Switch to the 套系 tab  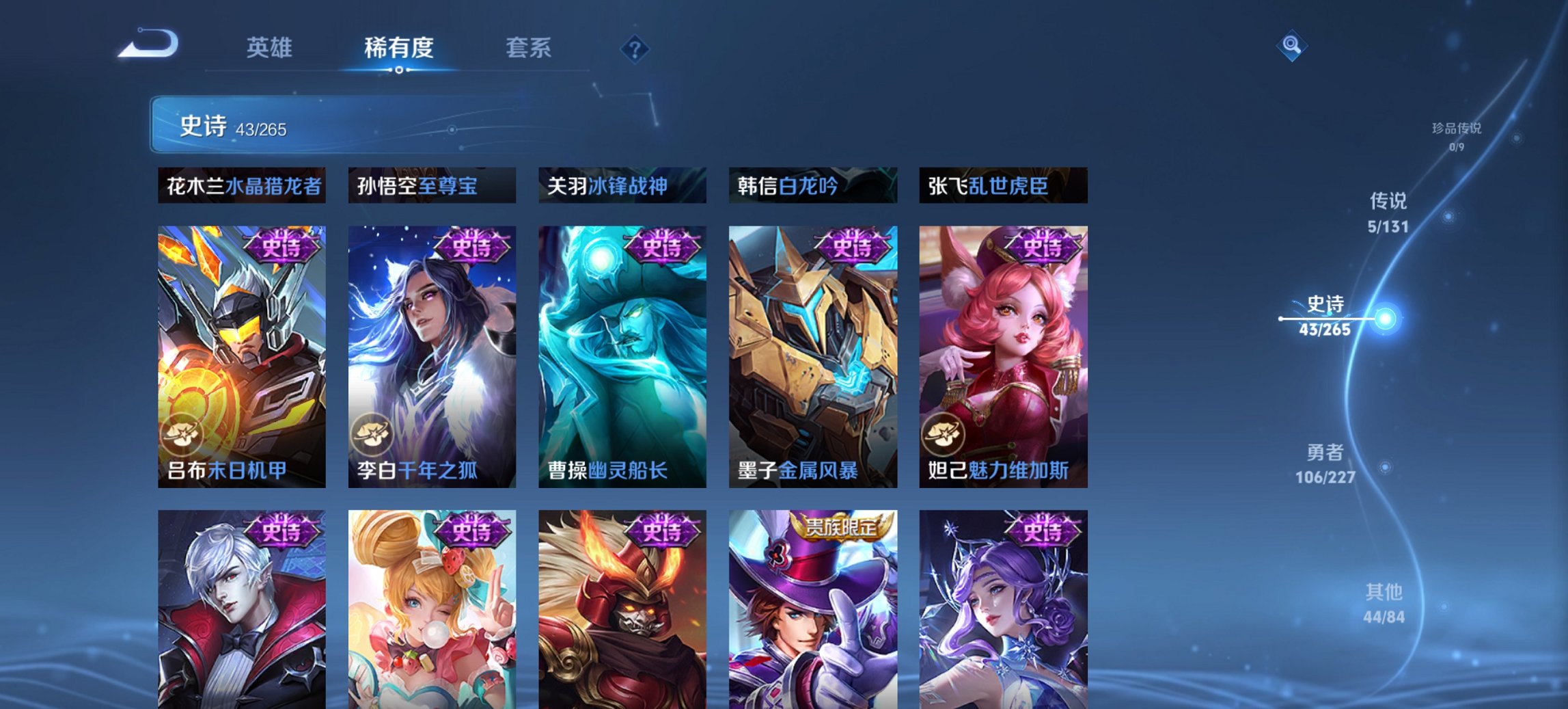tap(528, 48)
